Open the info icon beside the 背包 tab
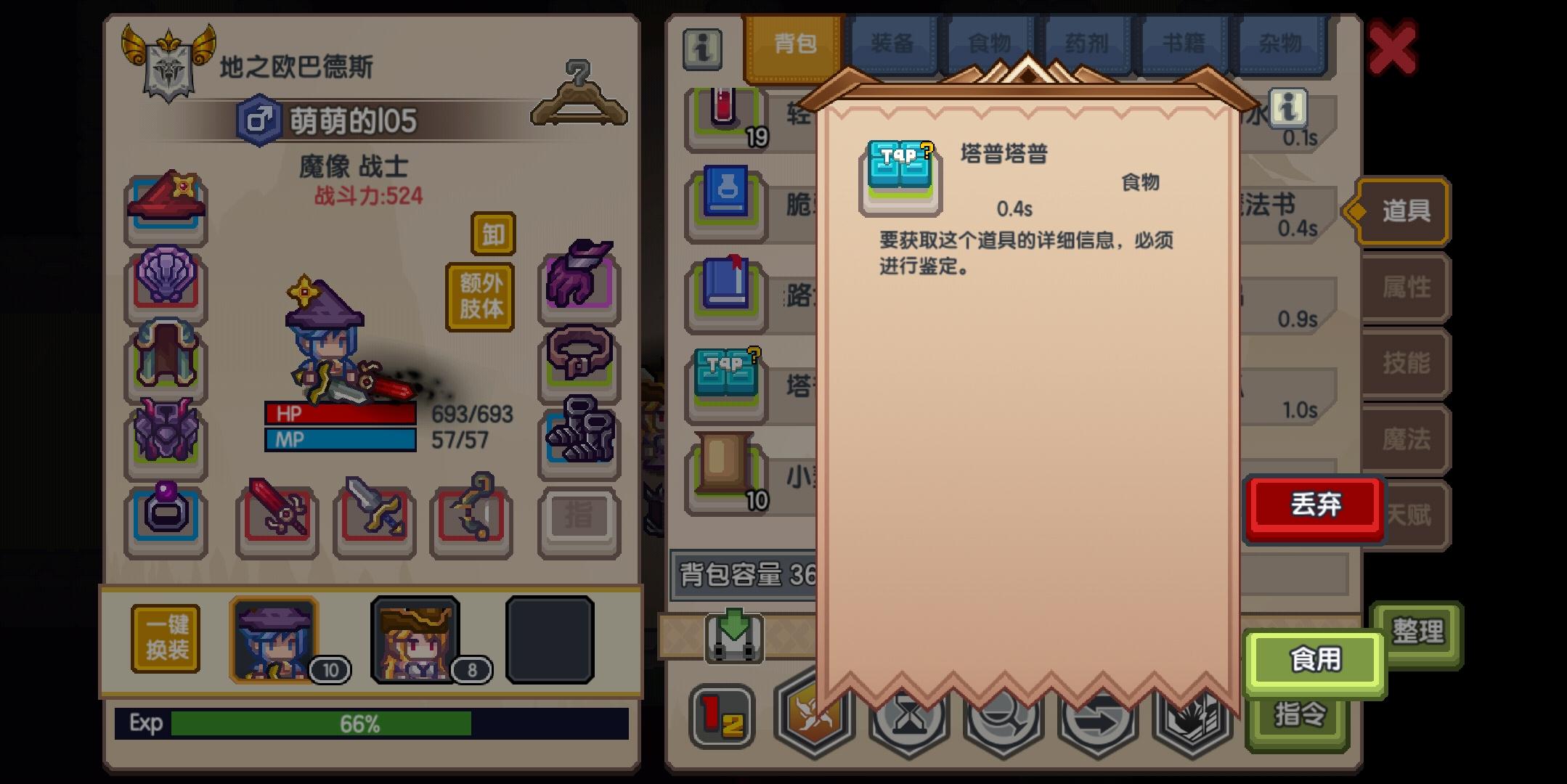1567x784 pixels. click(x=702, y=49)
